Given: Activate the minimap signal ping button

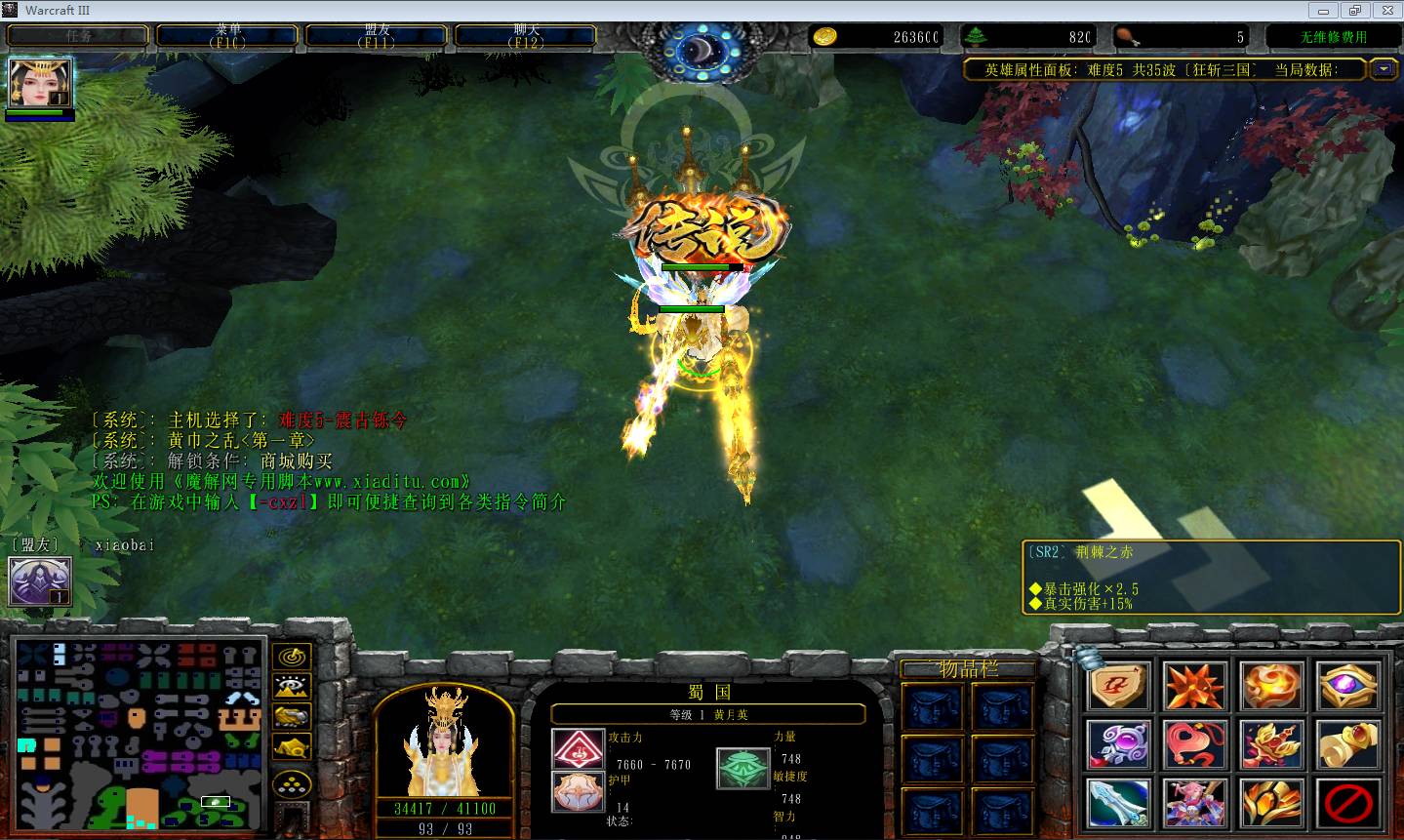Looking at the screenshot, I should [x=291, y=656].
